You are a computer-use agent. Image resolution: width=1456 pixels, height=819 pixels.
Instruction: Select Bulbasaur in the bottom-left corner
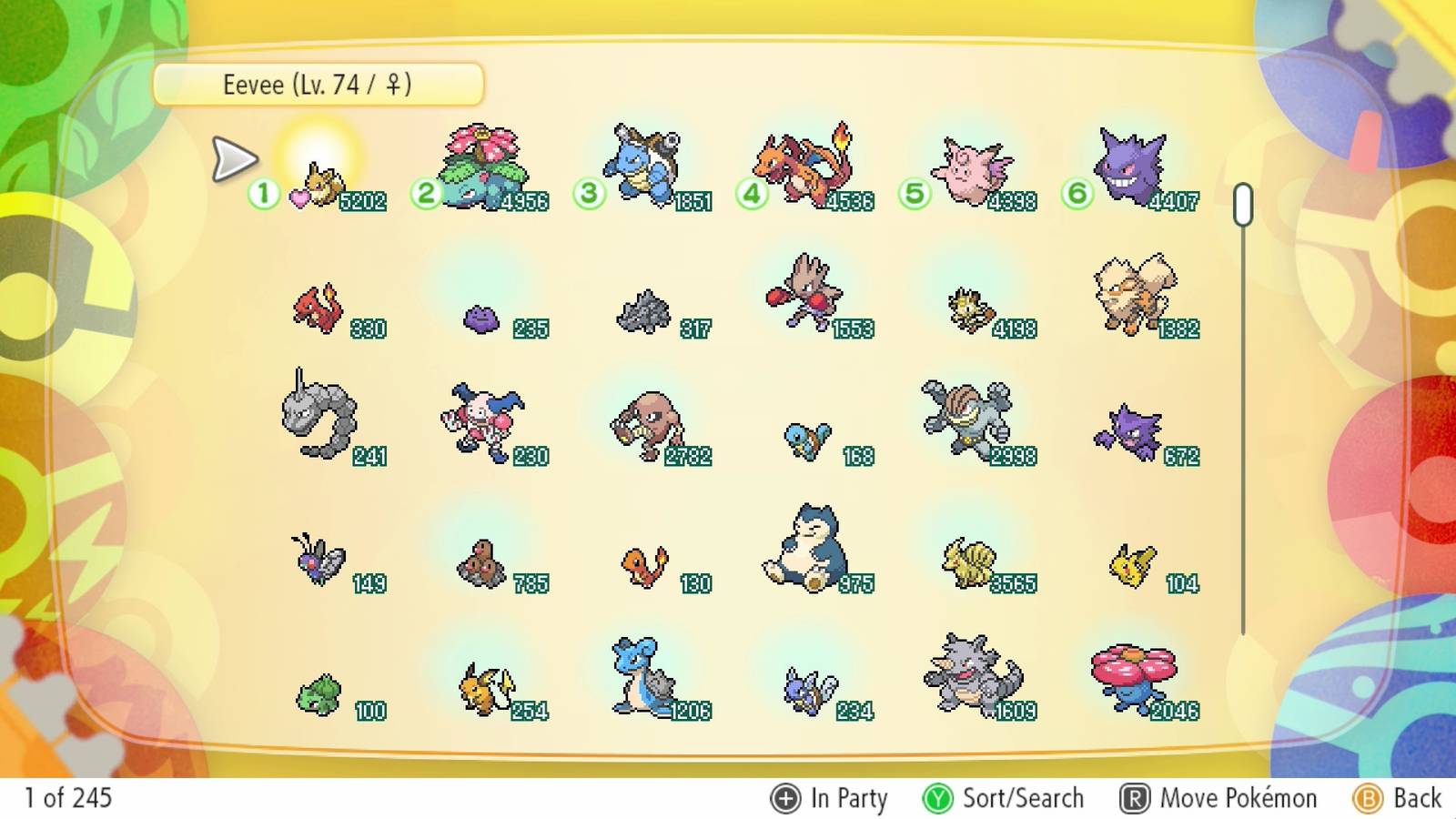(318, 696)
